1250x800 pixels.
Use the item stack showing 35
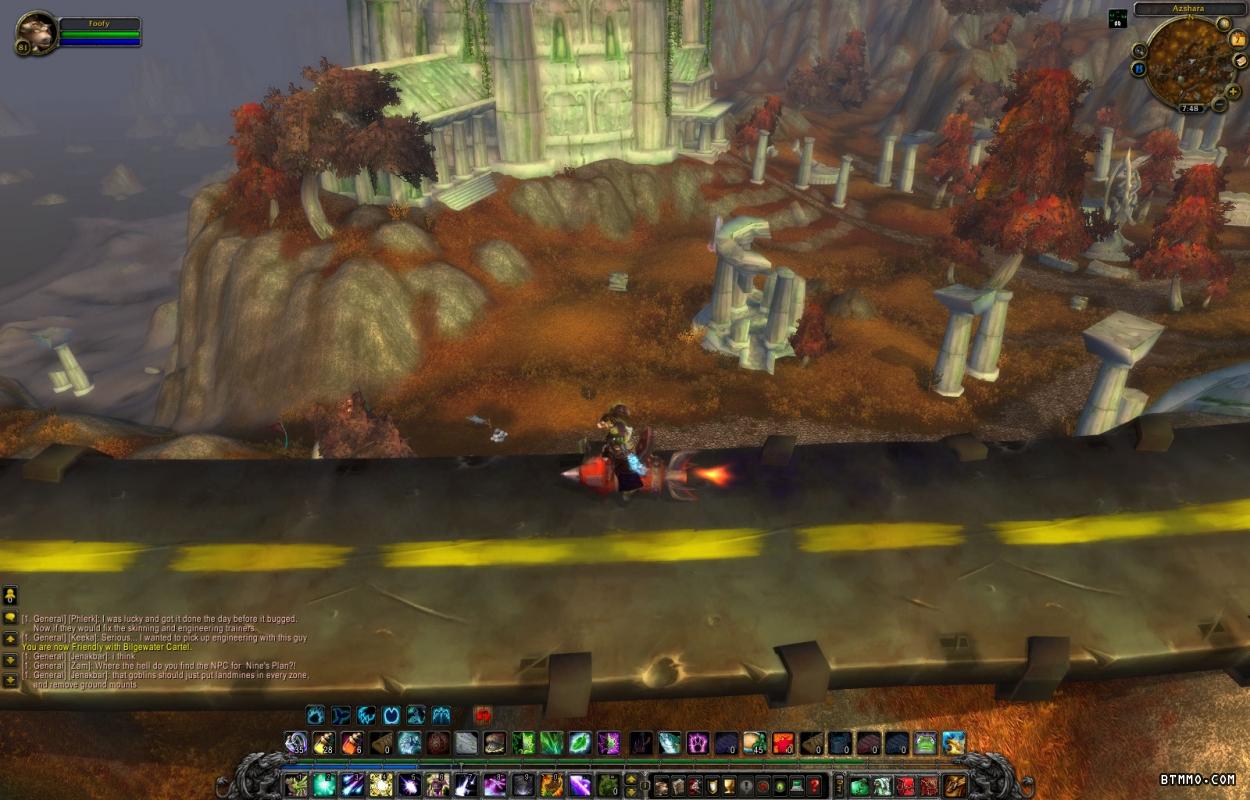coord(296,743)
